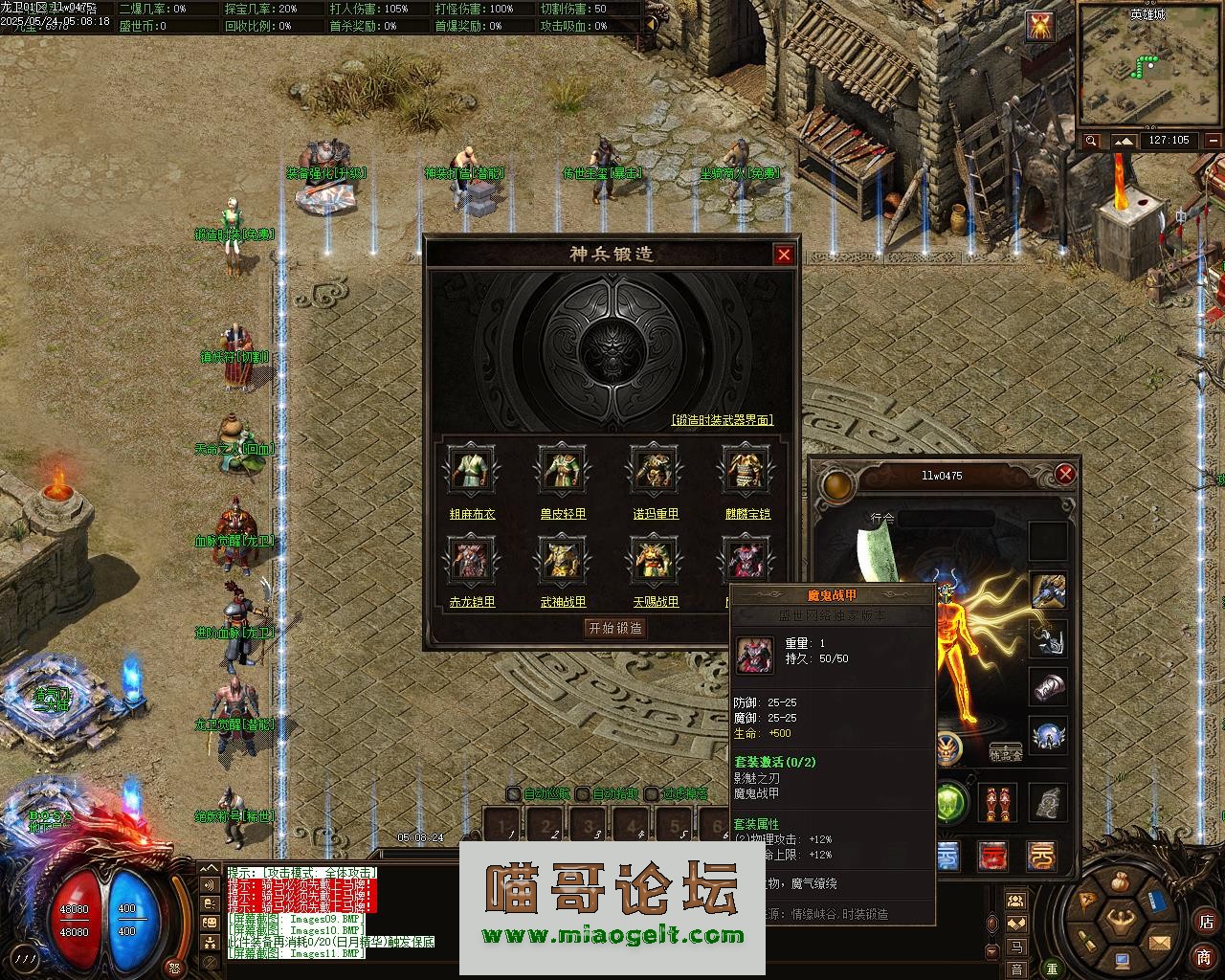
Task: Close the llw0475 character equipment panel
Action: point(1065,475)
